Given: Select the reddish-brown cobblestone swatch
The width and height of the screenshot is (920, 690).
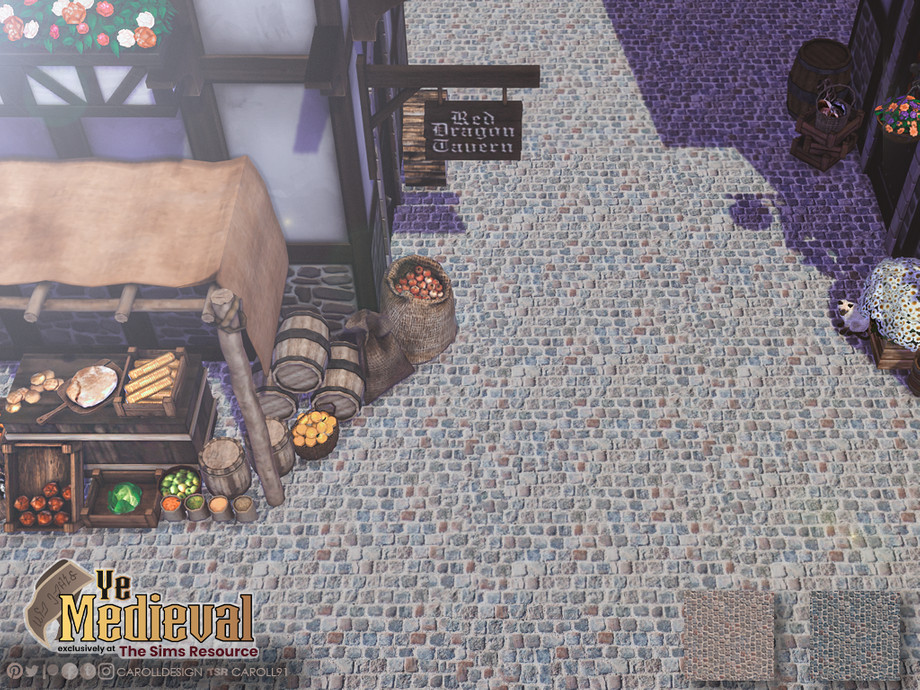Looking at the screenshot, I should pyautogui.click(x=727, y=635).
